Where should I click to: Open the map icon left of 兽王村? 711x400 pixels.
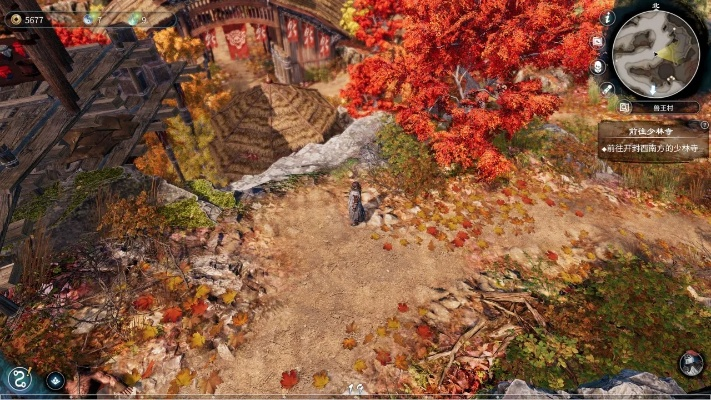click(x=623, y=107)
